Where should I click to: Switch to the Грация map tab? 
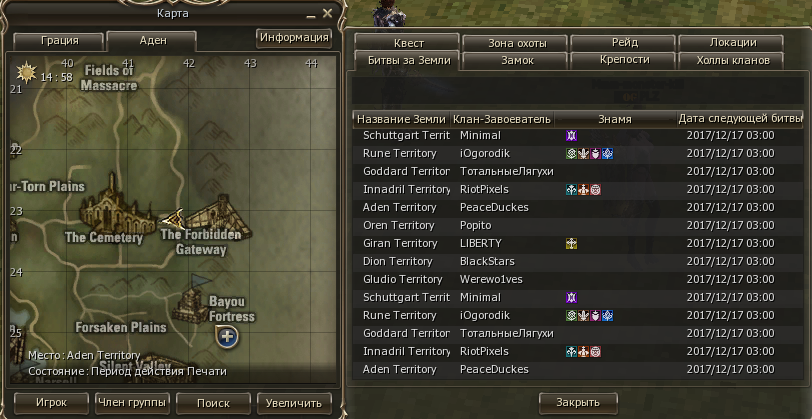tap(59, 41)
